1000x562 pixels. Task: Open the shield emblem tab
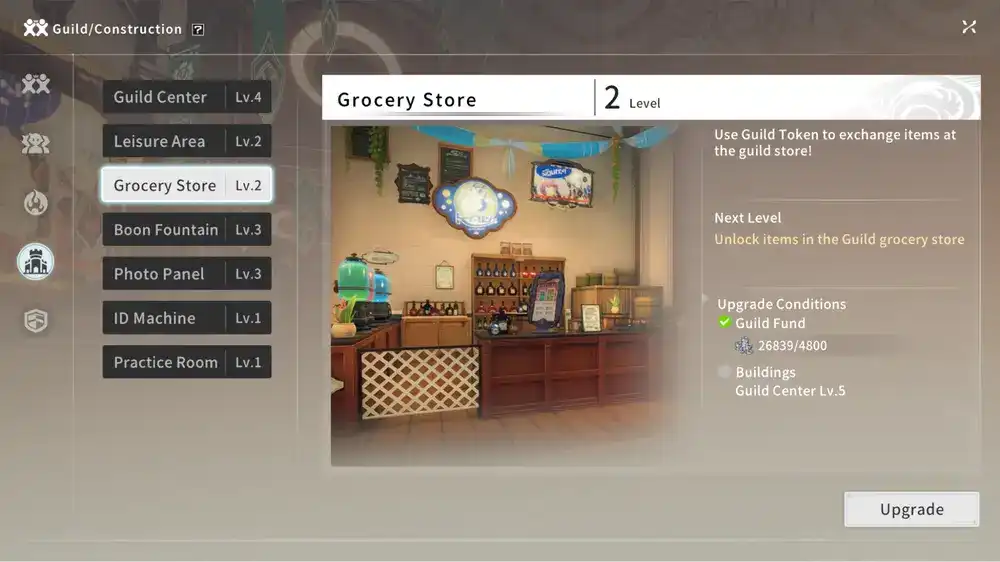pyautogui.click(x=36, y=321)
